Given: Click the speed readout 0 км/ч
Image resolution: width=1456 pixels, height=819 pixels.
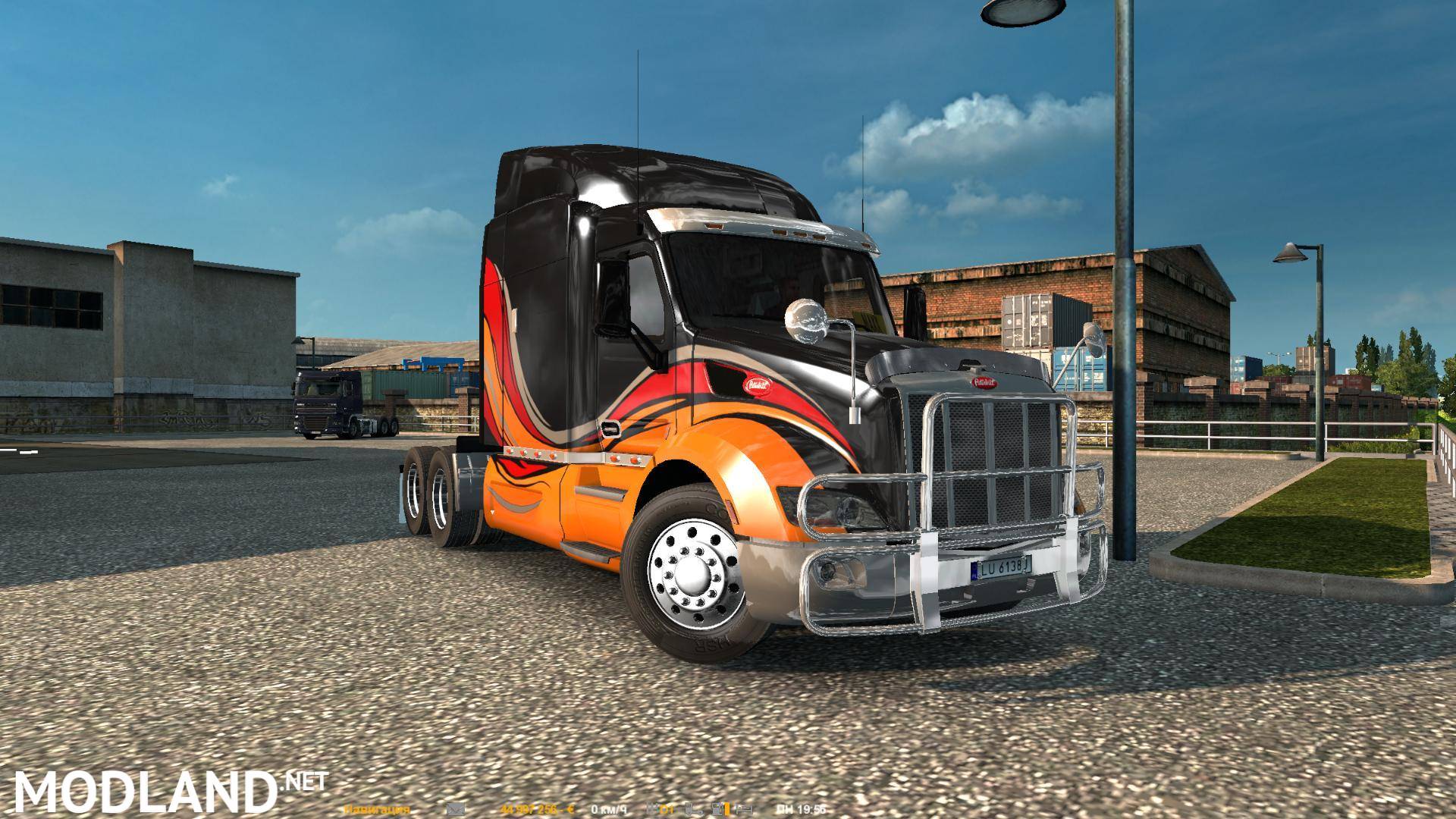Looking at the screenshot, I should click(610, 808).
